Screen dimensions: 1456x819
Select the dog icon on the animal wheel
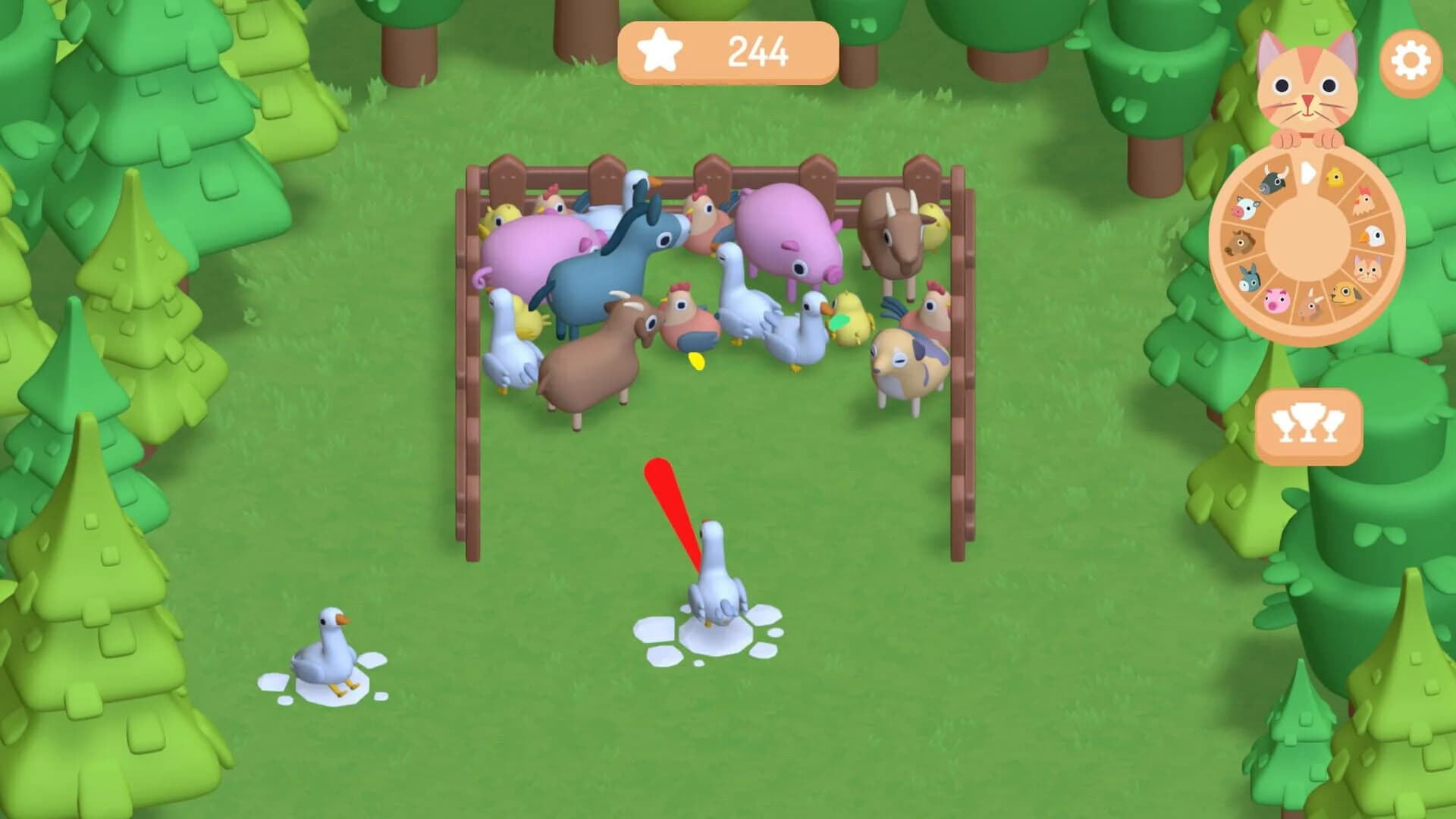click(x=1345, y=294)
